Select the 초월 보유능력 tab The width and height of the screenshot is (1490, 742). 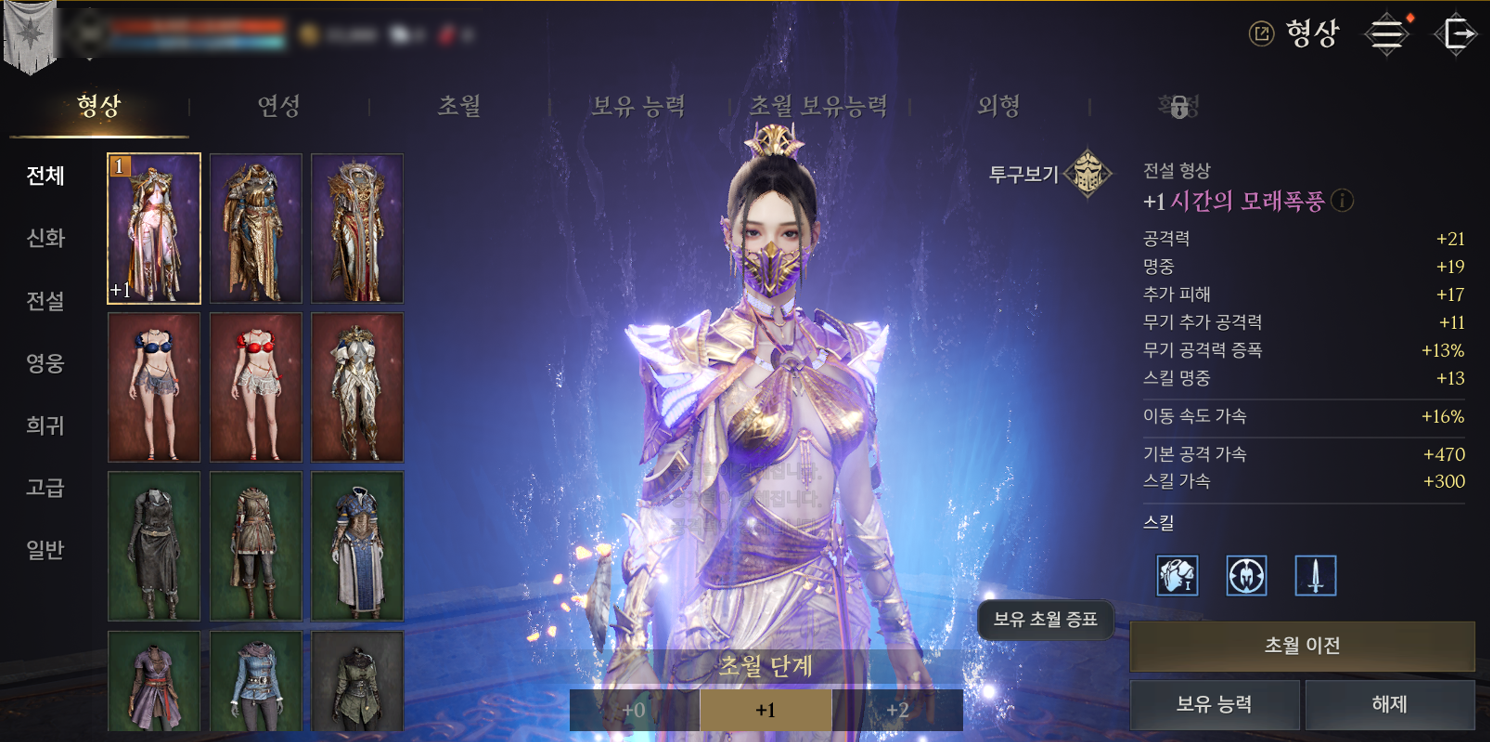click(x=818, y=106)
